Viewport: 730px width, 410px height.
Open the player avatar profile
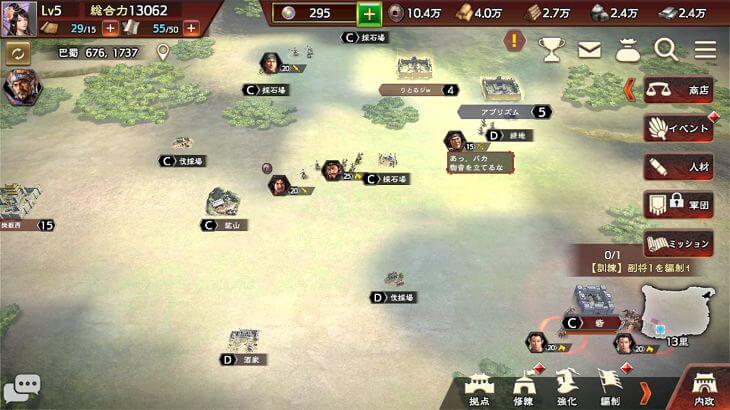(17, 20)
